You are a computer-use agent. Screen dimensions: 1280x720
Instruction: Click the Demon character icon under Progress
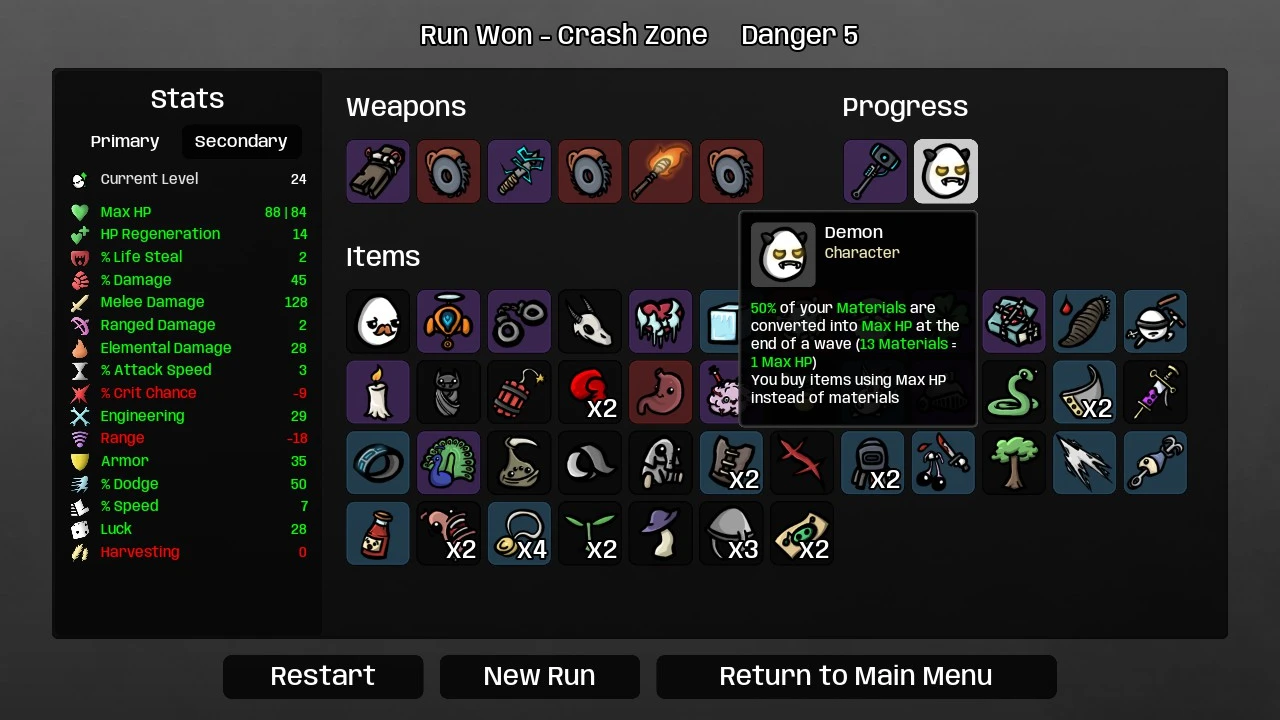945,172
